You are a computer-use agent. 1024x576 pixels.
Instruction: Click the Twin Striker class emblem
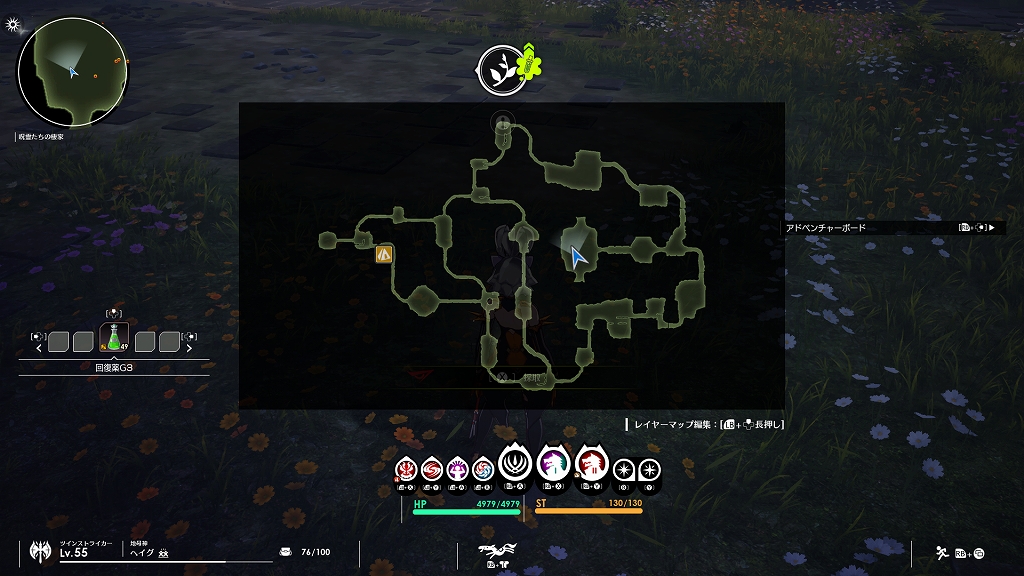click(42, 551)
